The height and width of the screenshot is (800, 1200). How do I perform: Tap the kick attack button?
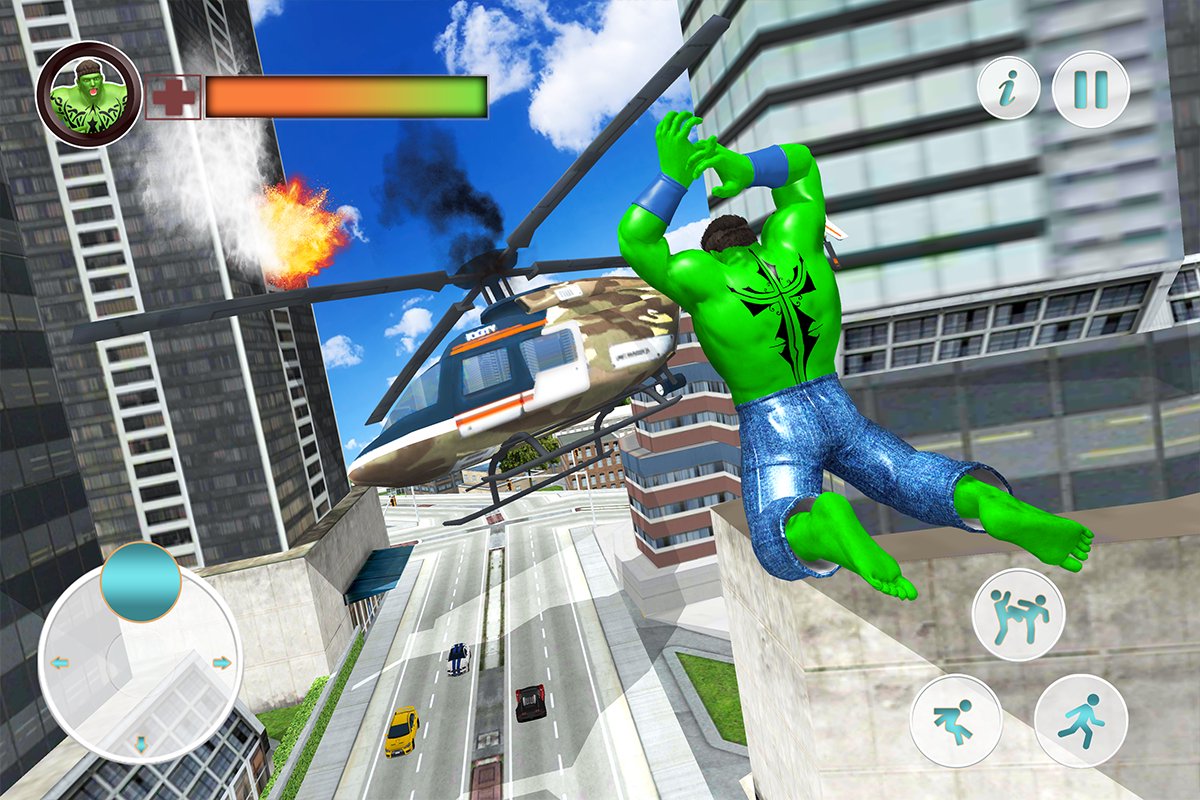1018,614
